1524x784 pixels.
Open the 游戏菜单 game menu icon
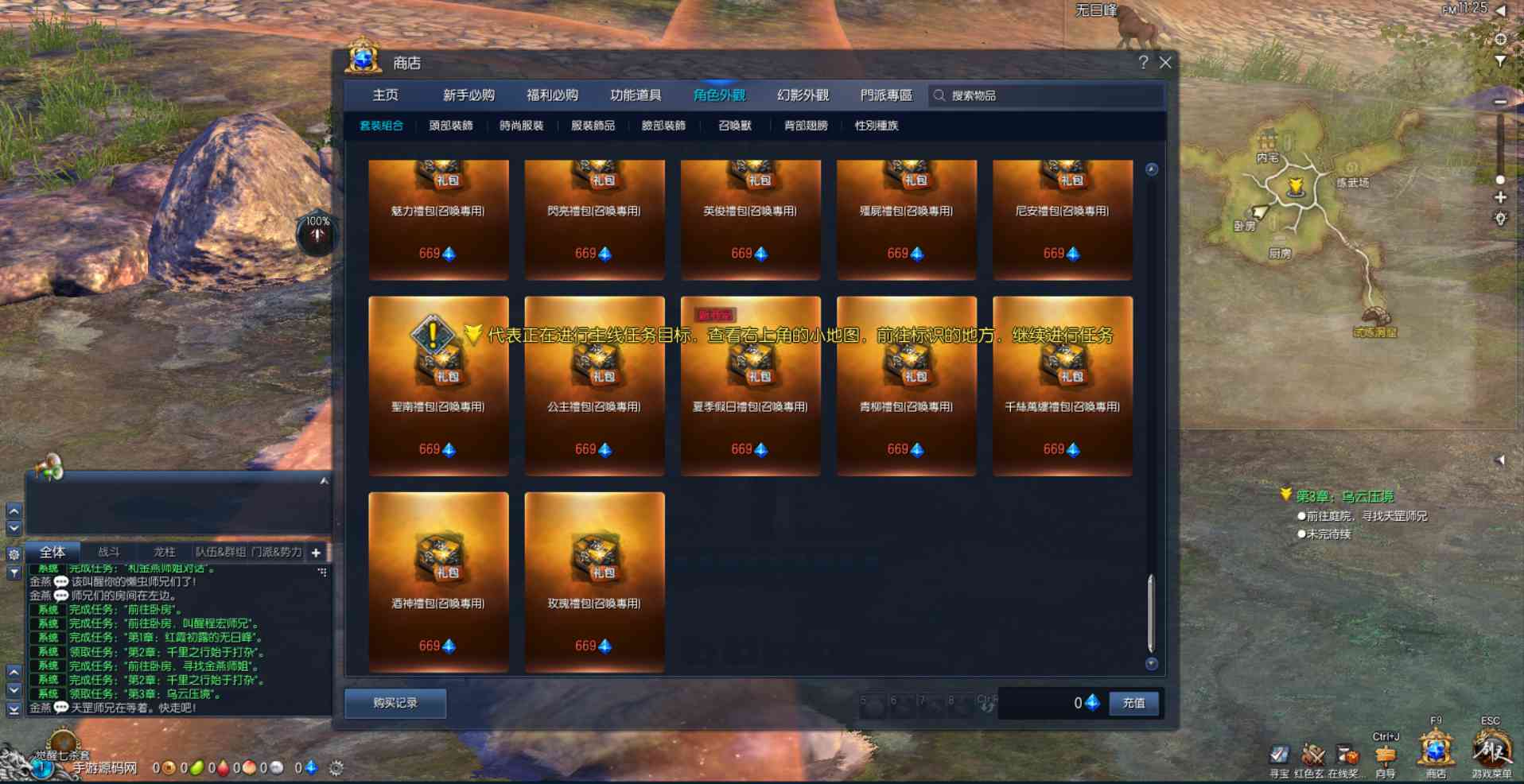coord(1491,751)
